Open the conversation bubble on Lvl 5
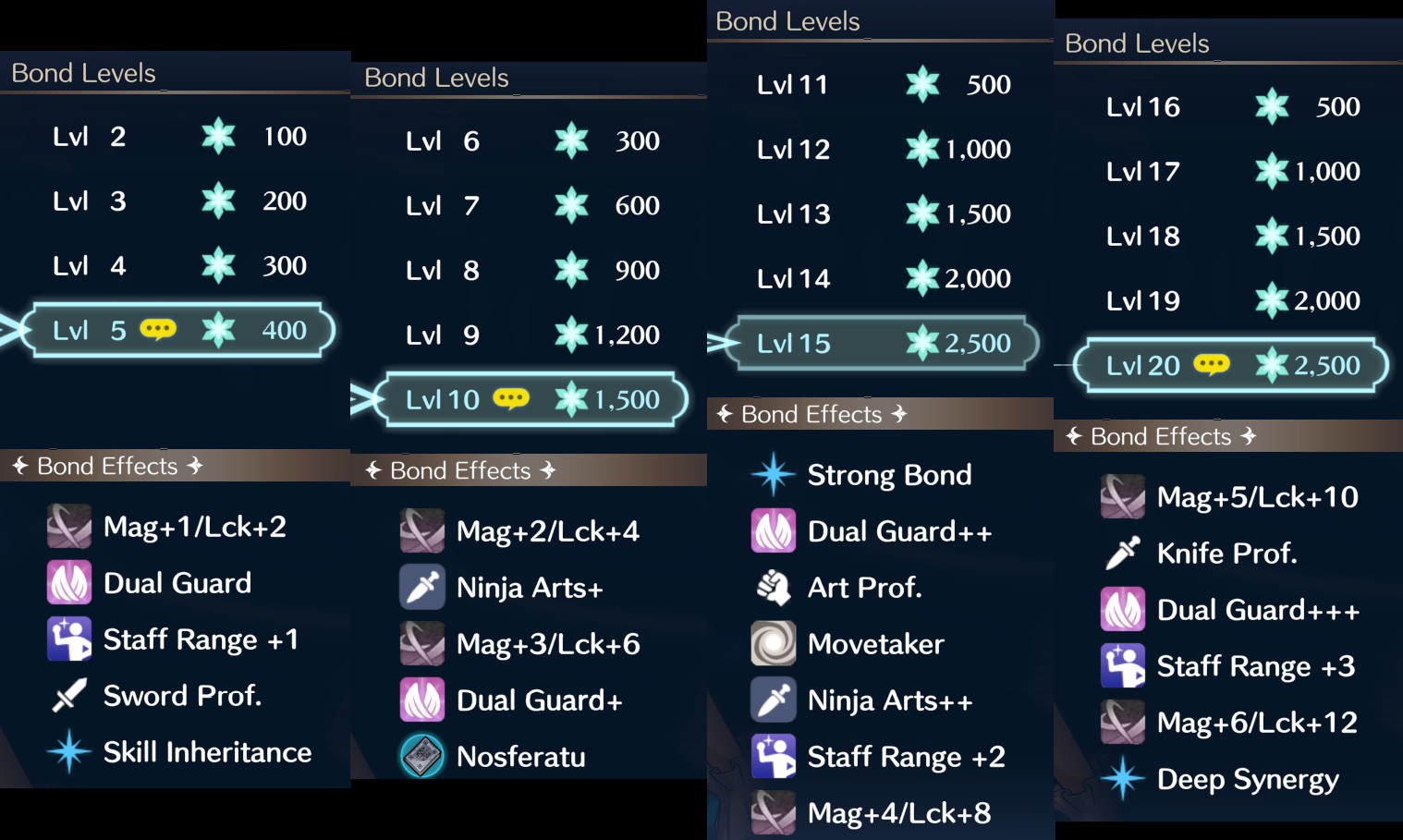Viewport: 1403px width, 840px height. [x=158, y=330]
